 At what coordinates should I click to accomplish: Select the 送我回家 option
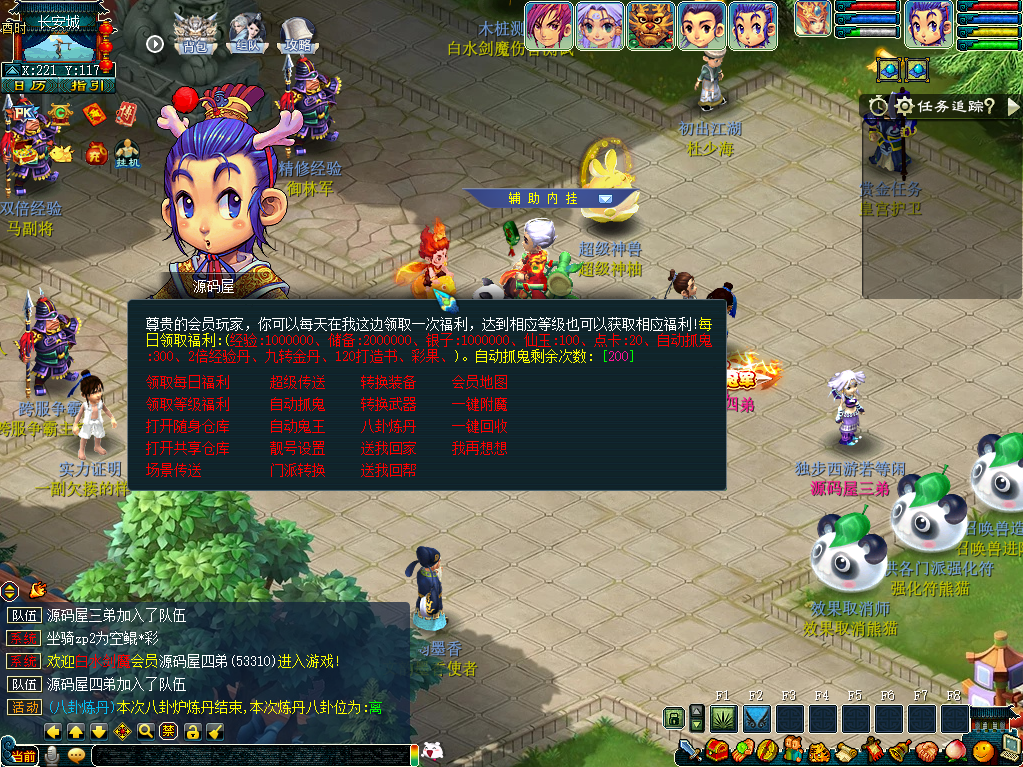pyautogui.click(x=388, y=449)
